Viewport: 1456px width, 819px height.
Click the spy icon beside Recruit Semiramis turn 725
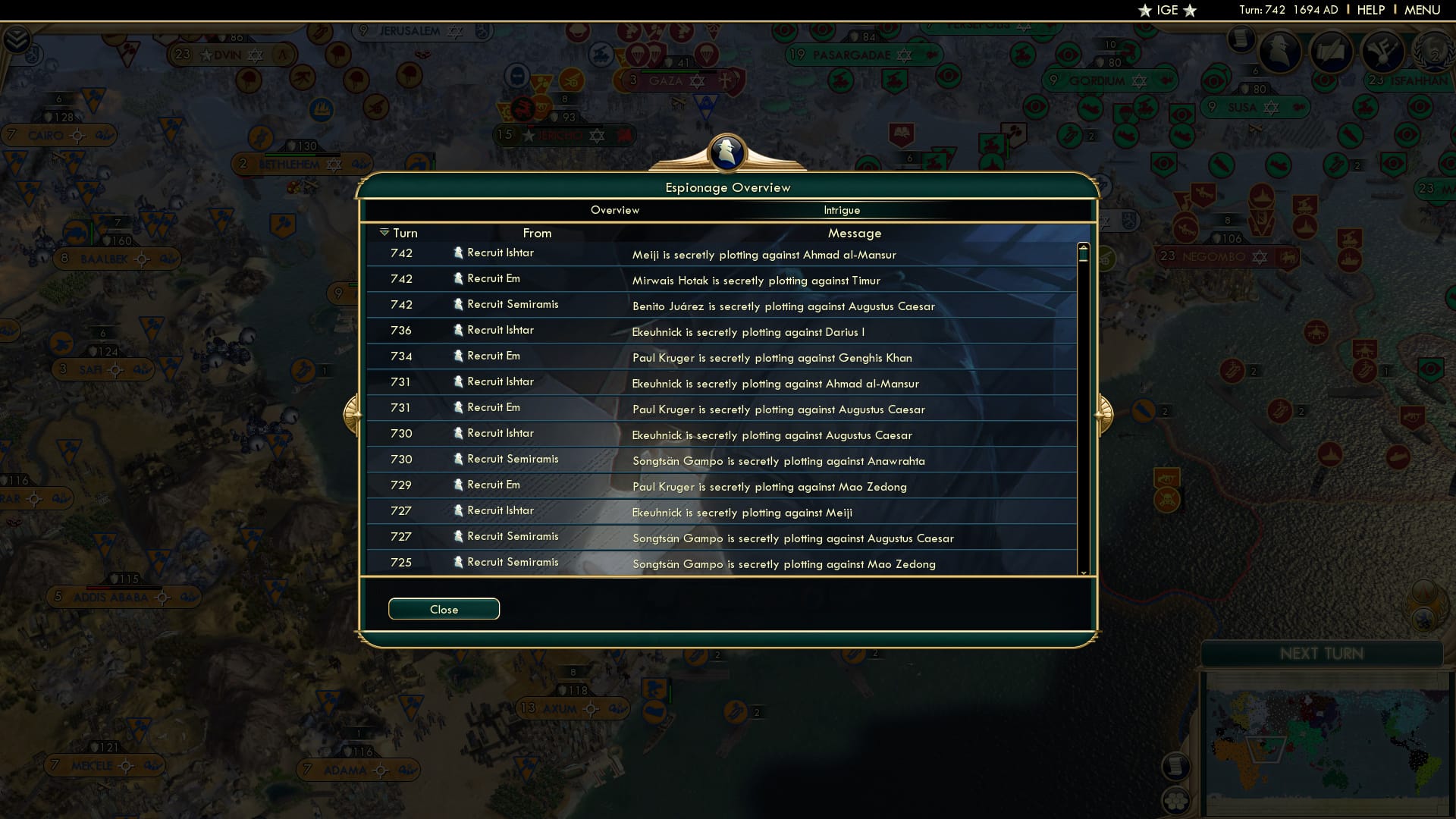[x=459, y=561]
